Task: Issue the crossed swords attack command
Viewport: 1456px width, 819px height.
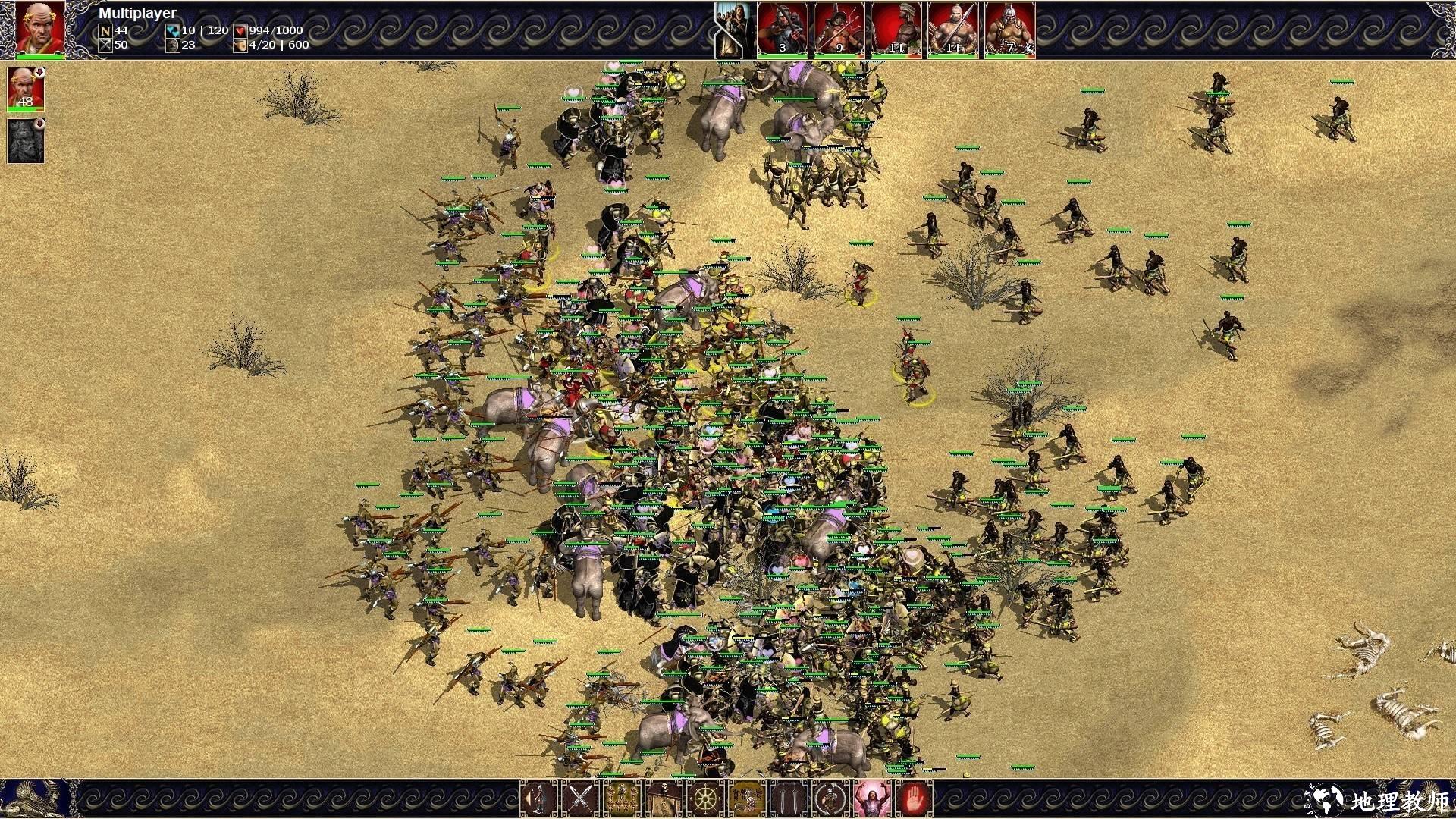Action: tap(580, 799)
